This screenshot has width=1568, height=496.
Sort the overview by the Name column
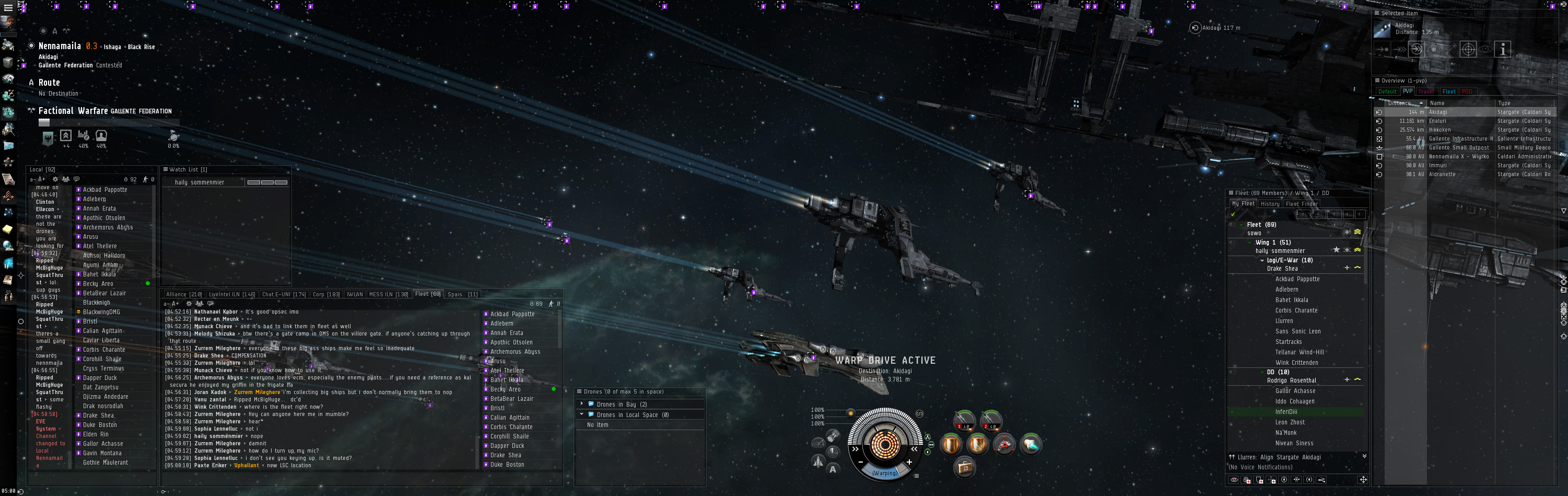pos(1437,103)
